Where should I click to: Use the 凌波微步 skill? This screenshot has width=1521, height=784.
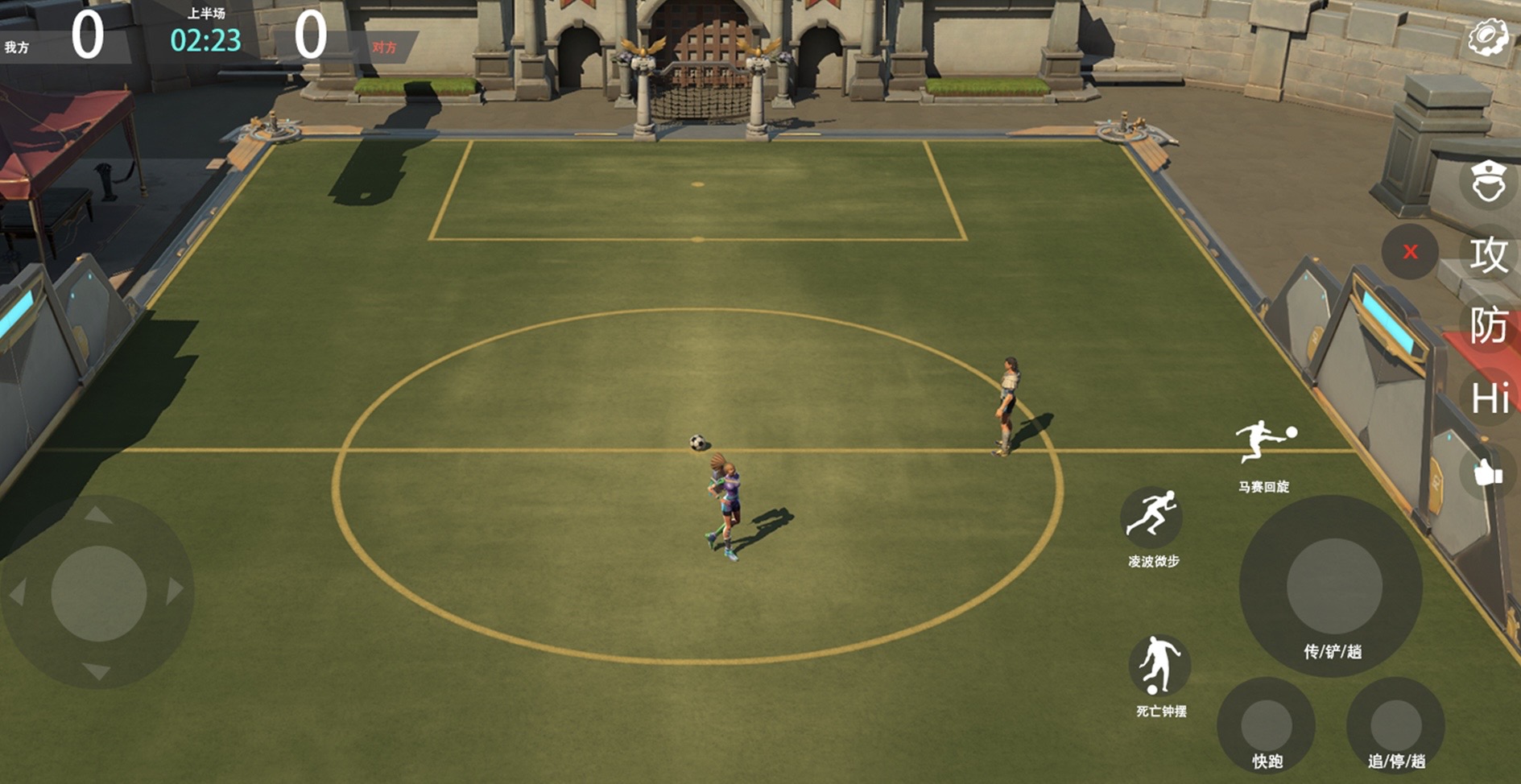pyautogui.click(x=1152, y=516)
